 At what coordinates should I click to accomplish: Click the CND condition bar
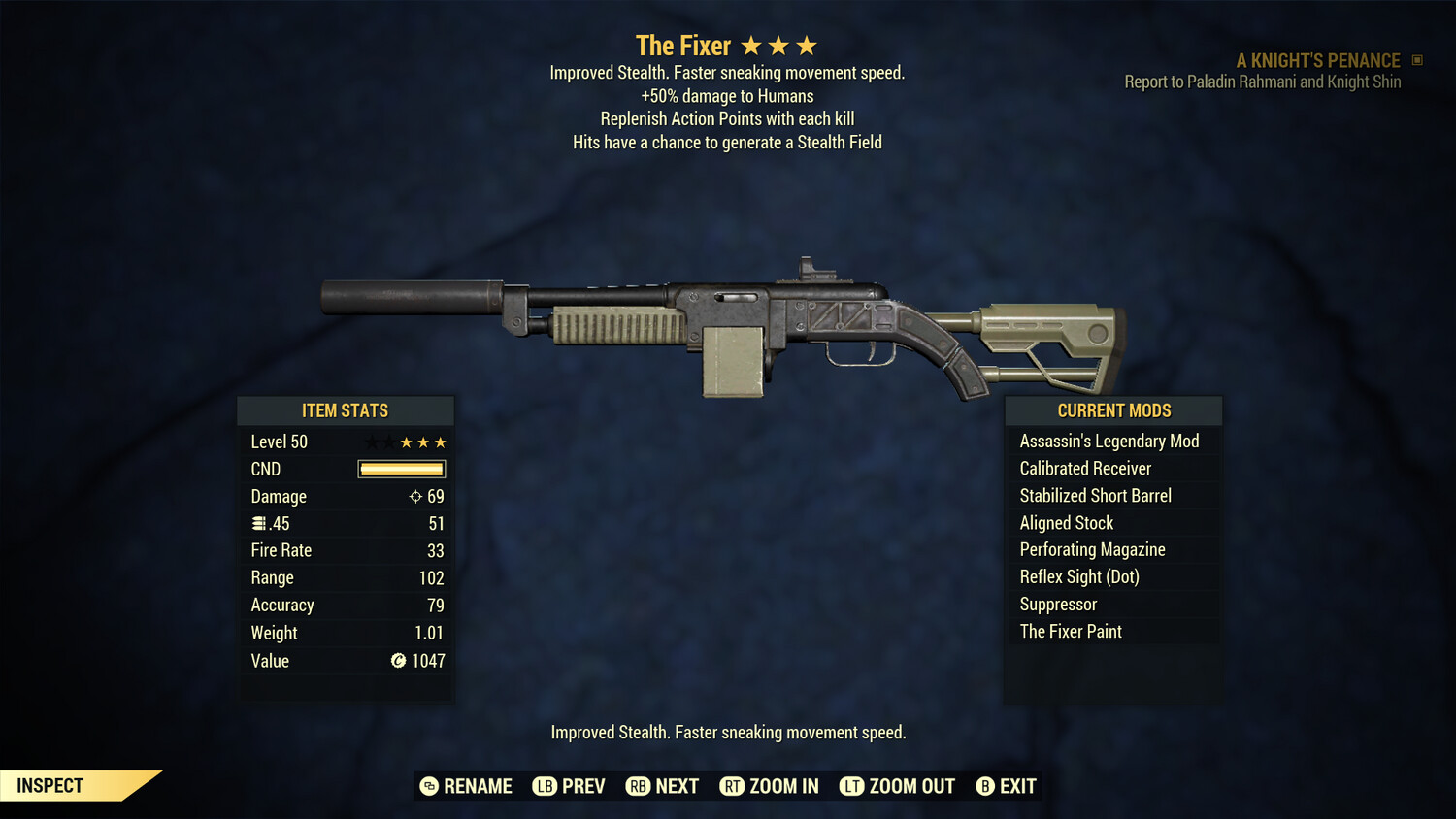(x=401, y=469)
